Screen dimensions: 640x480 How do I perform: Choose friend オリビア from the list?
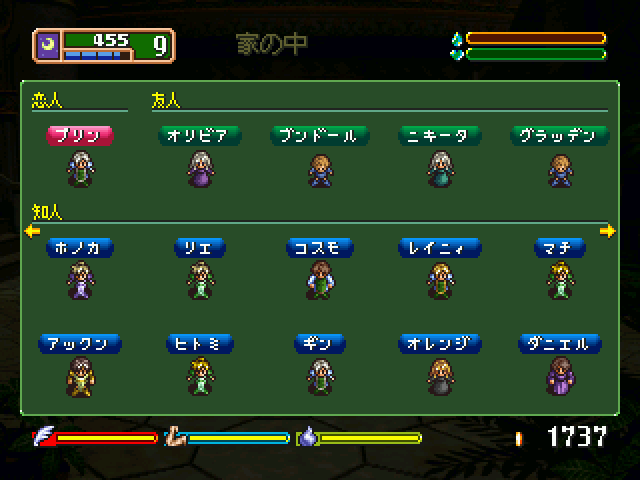199,135
